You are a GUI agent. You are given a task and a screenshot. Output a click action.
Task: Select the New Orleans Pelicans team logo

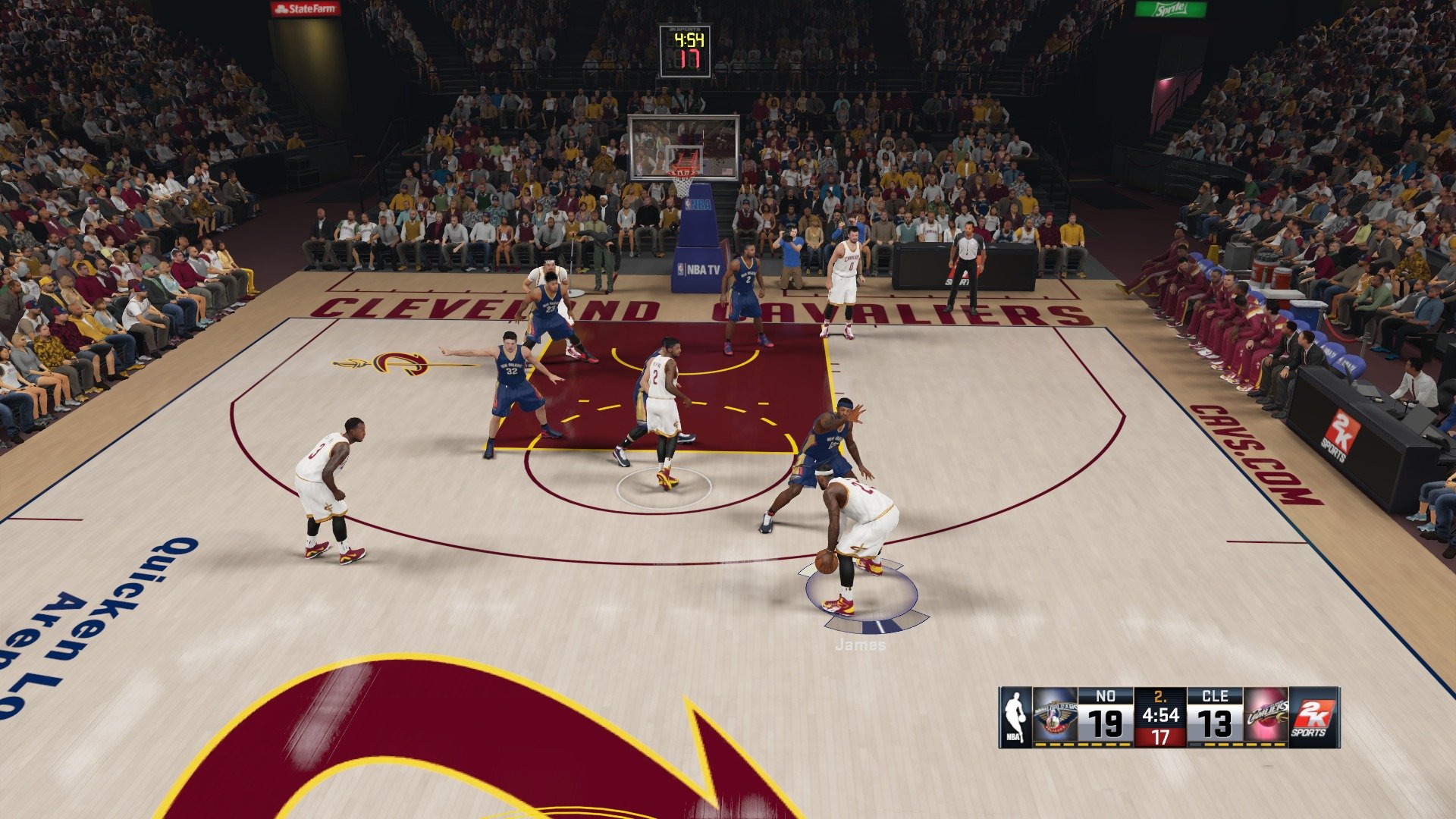coord(1056,714)
